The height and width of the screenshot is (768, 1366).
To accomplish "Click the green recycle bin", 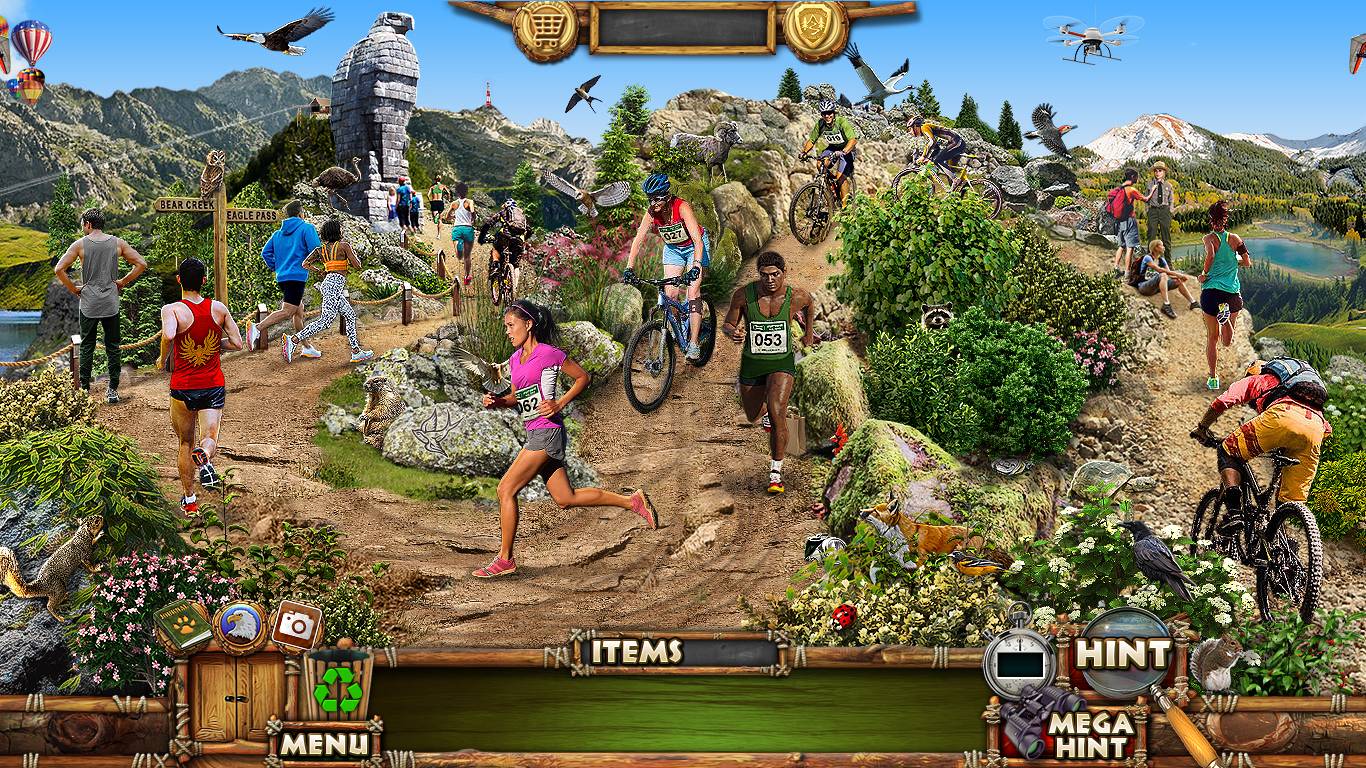I will pos(338,686).
